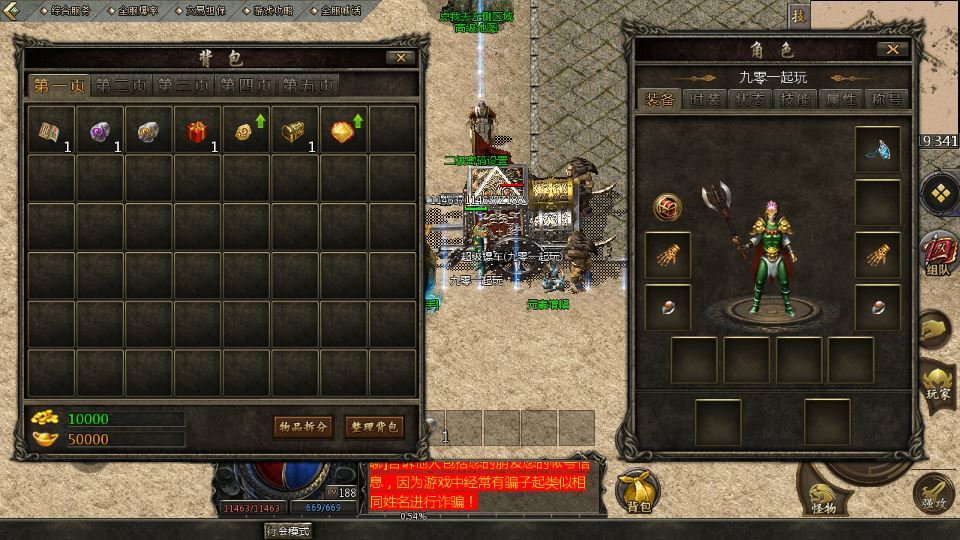Select the red gift box item

click(x=197, y=131)
